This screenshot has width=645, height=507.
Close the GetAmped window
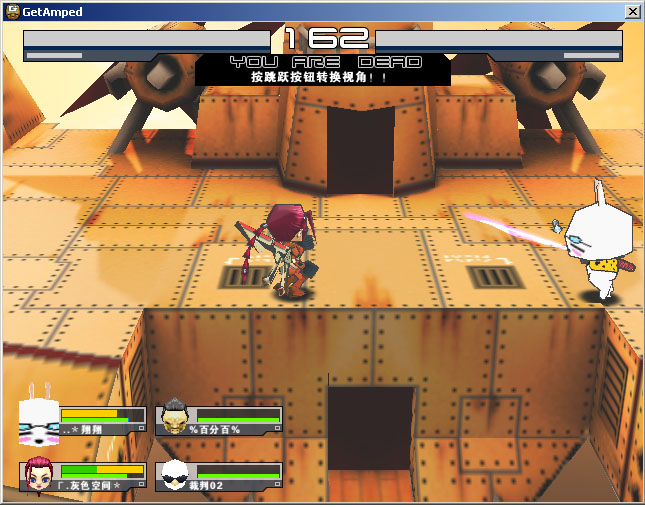pyautogui.click(x=632, y=11)
